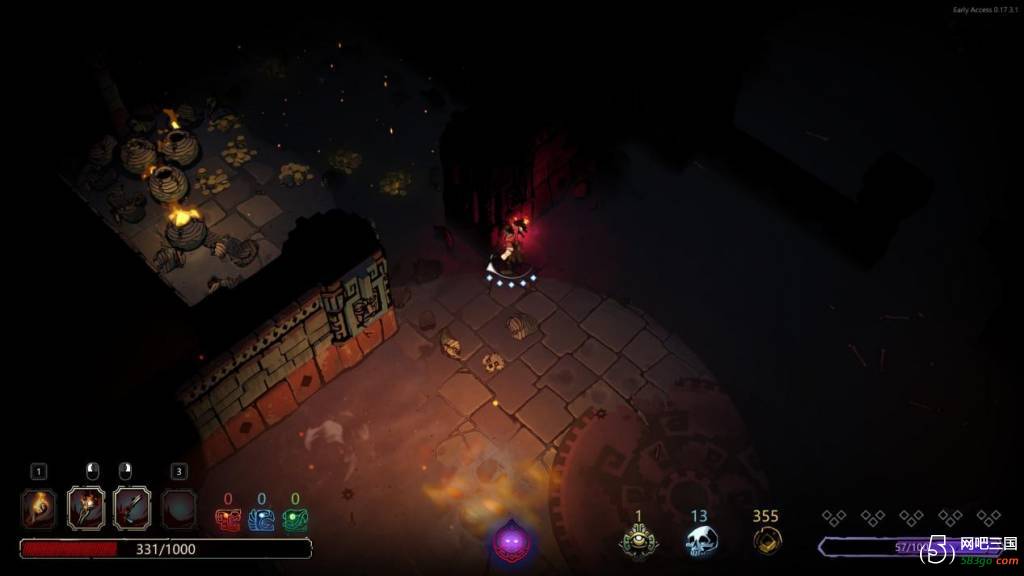Click the gold currency icon
Image resolution: width=1024 pixels, height=576 pixels.
766,540
